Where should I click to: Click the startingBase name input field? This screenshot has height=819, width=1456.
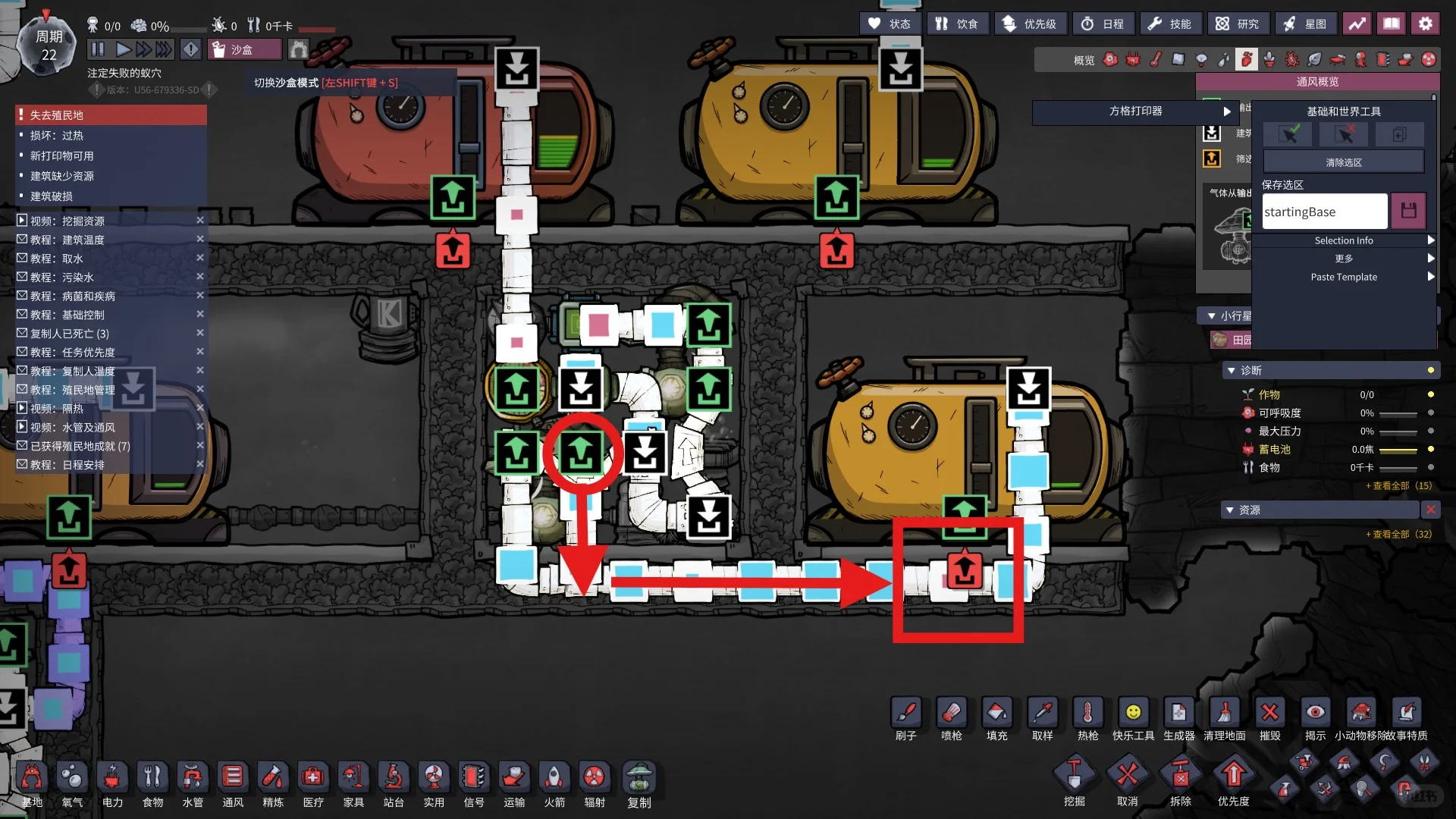pyautogui.click(x=1325, y=212)
